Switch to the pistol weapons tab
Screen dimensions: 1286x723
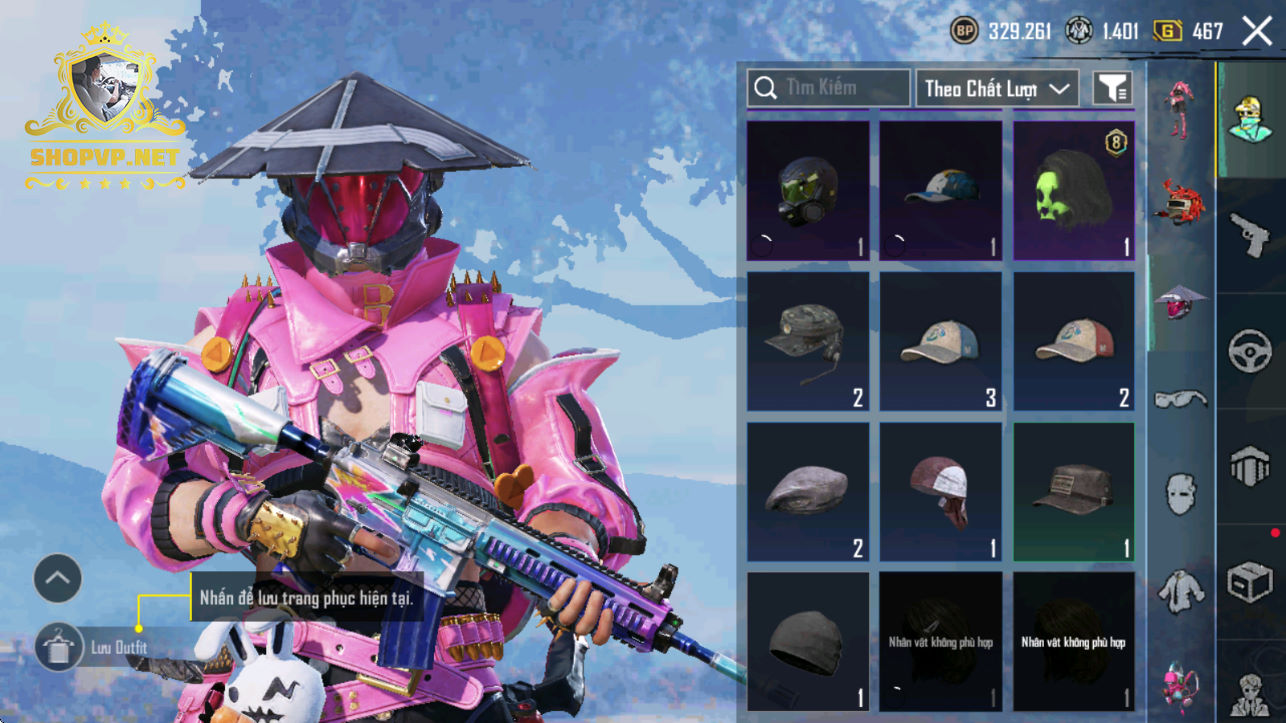tap(1250, 236)
